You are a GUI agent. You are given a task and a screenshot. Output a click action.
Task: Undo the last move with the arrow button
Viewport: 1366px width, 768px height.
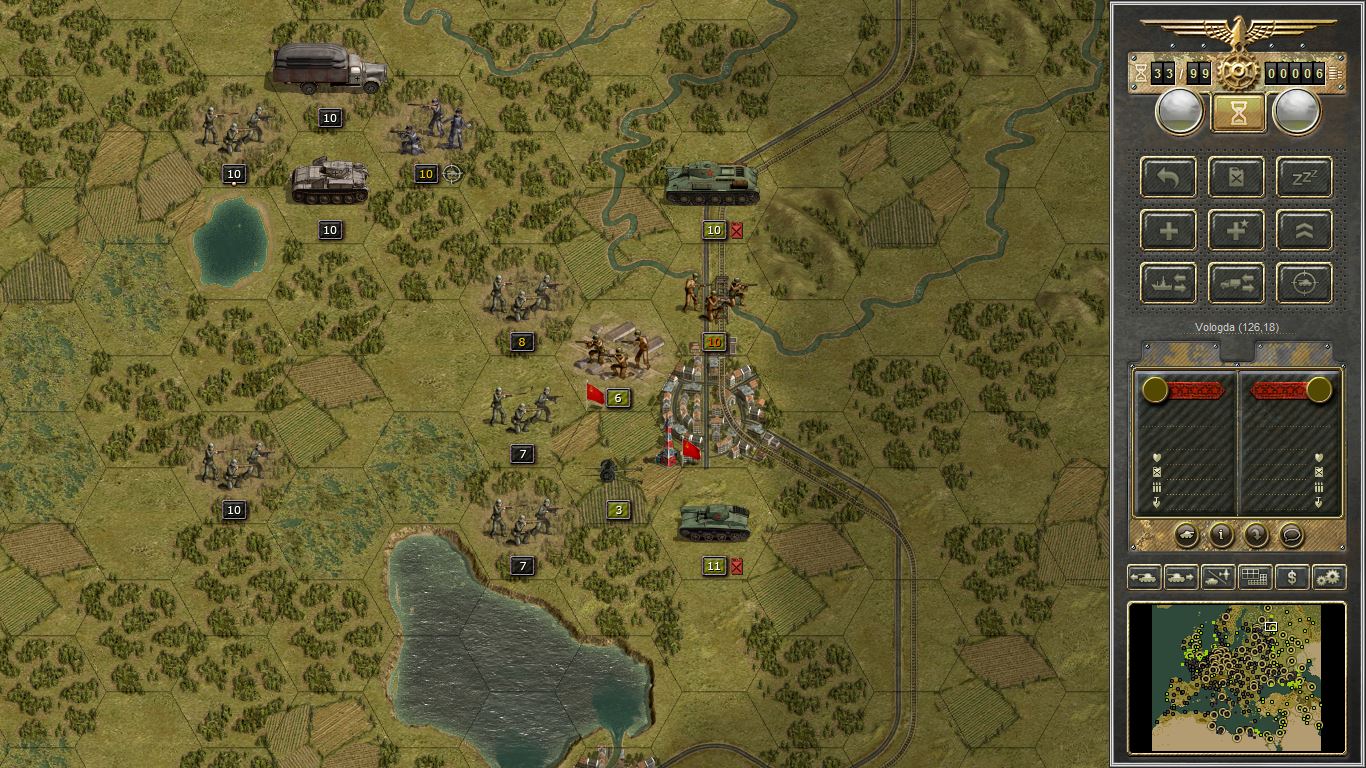click(x=1168, y=177)
